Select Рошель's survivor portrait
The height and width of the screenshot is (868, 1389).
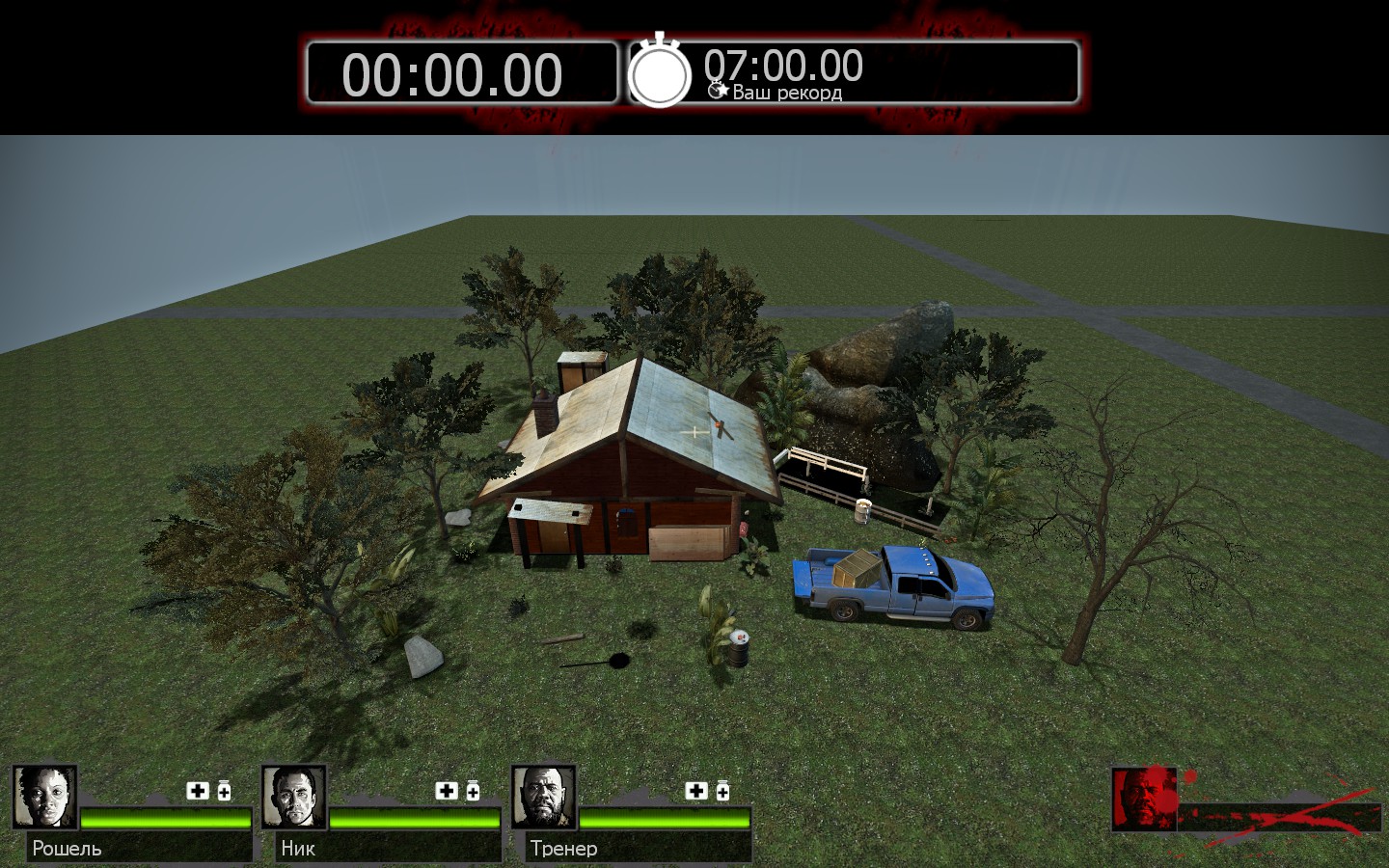[x=44, y=798]
